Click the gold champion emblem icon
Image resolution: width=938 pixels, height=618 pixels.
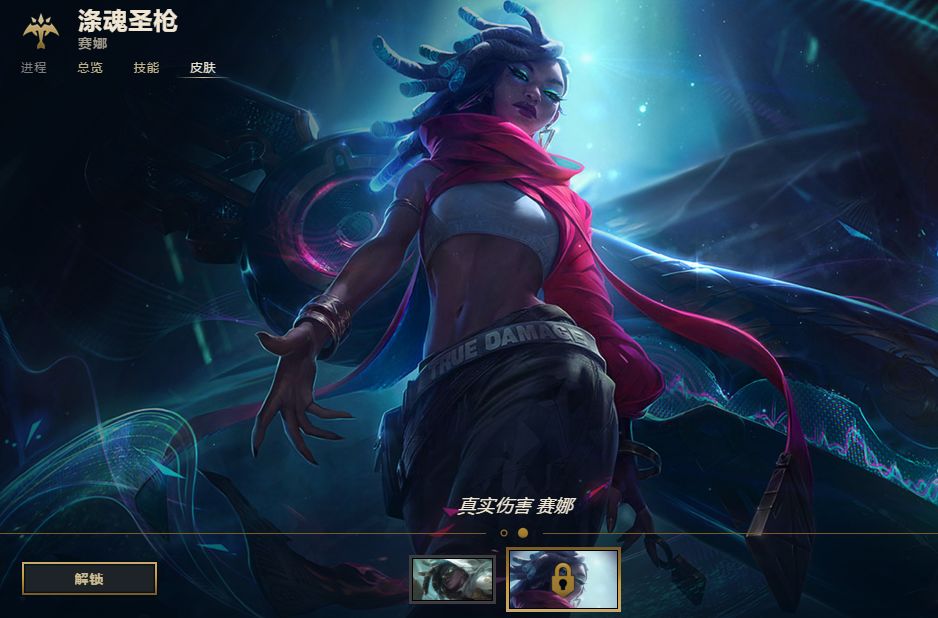point(41,31)
